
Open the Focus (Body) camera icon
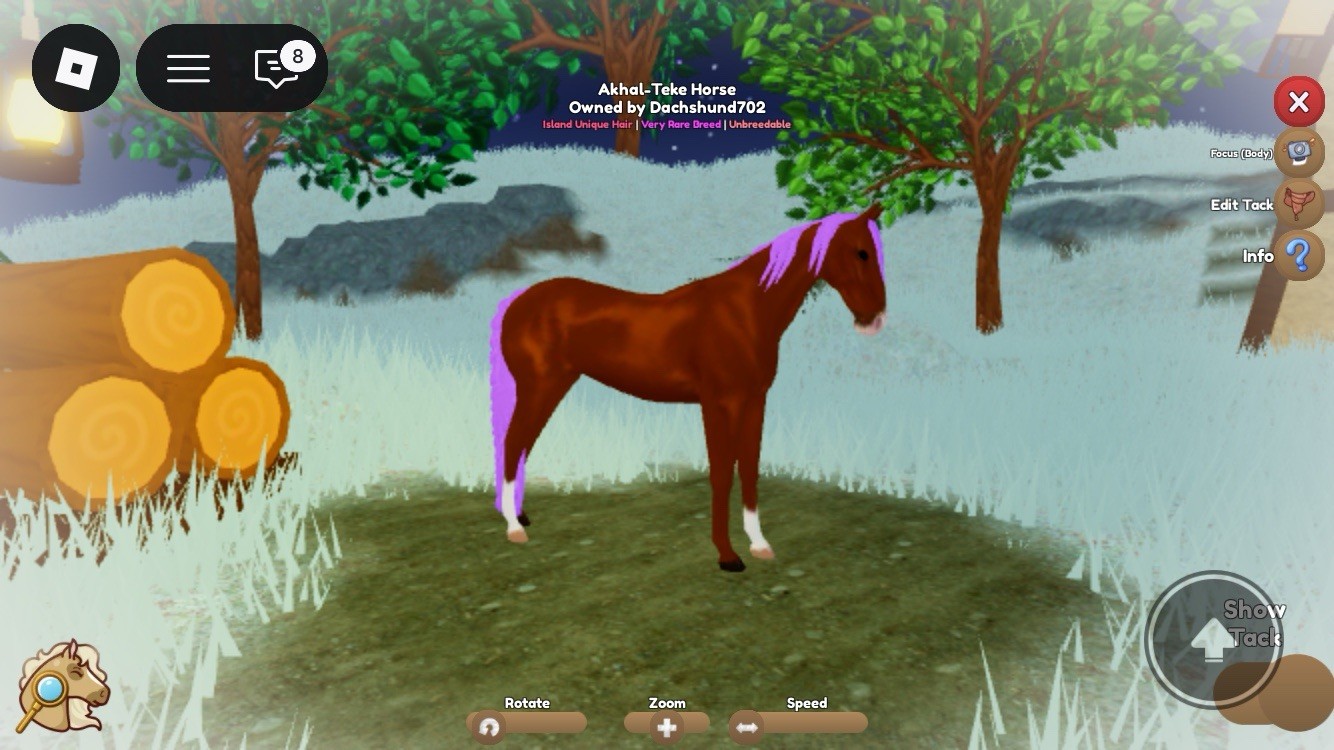pos(1297,152)
